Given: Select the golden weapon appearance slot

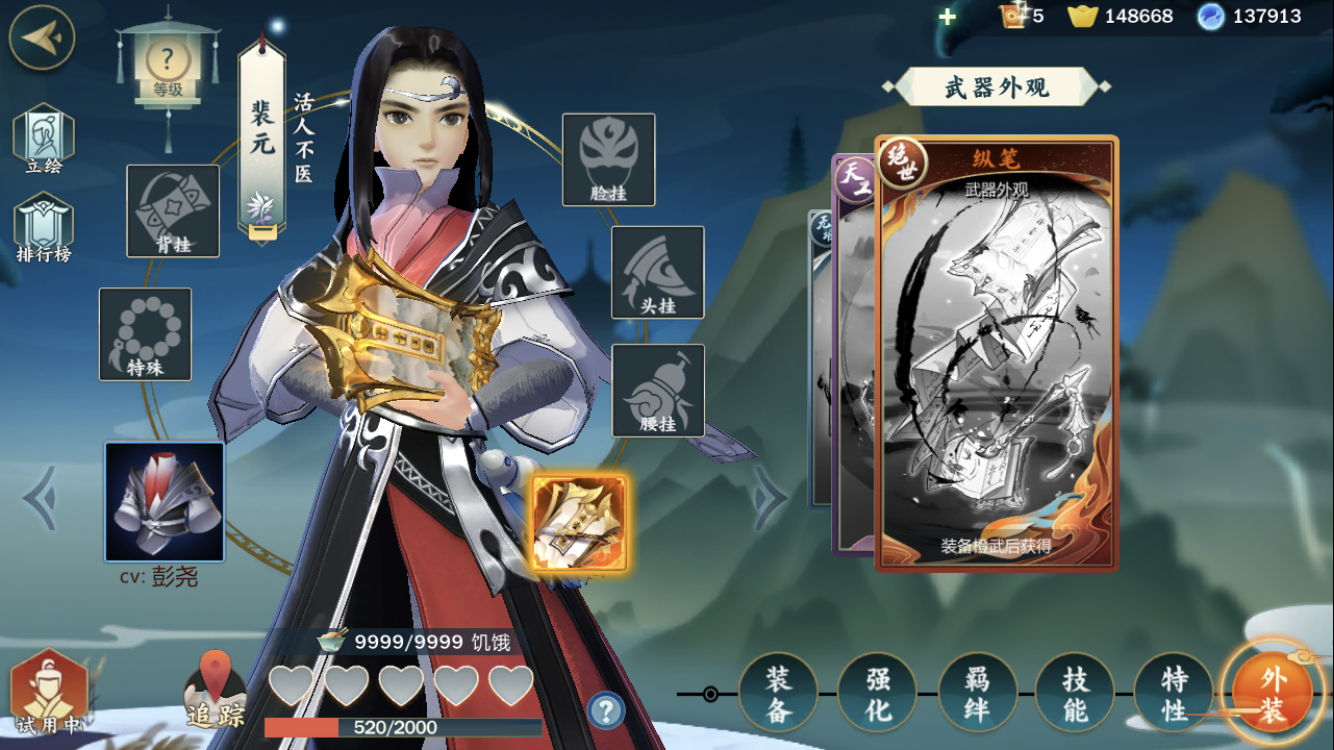Looking at the screenshot, I should point(579,522).
